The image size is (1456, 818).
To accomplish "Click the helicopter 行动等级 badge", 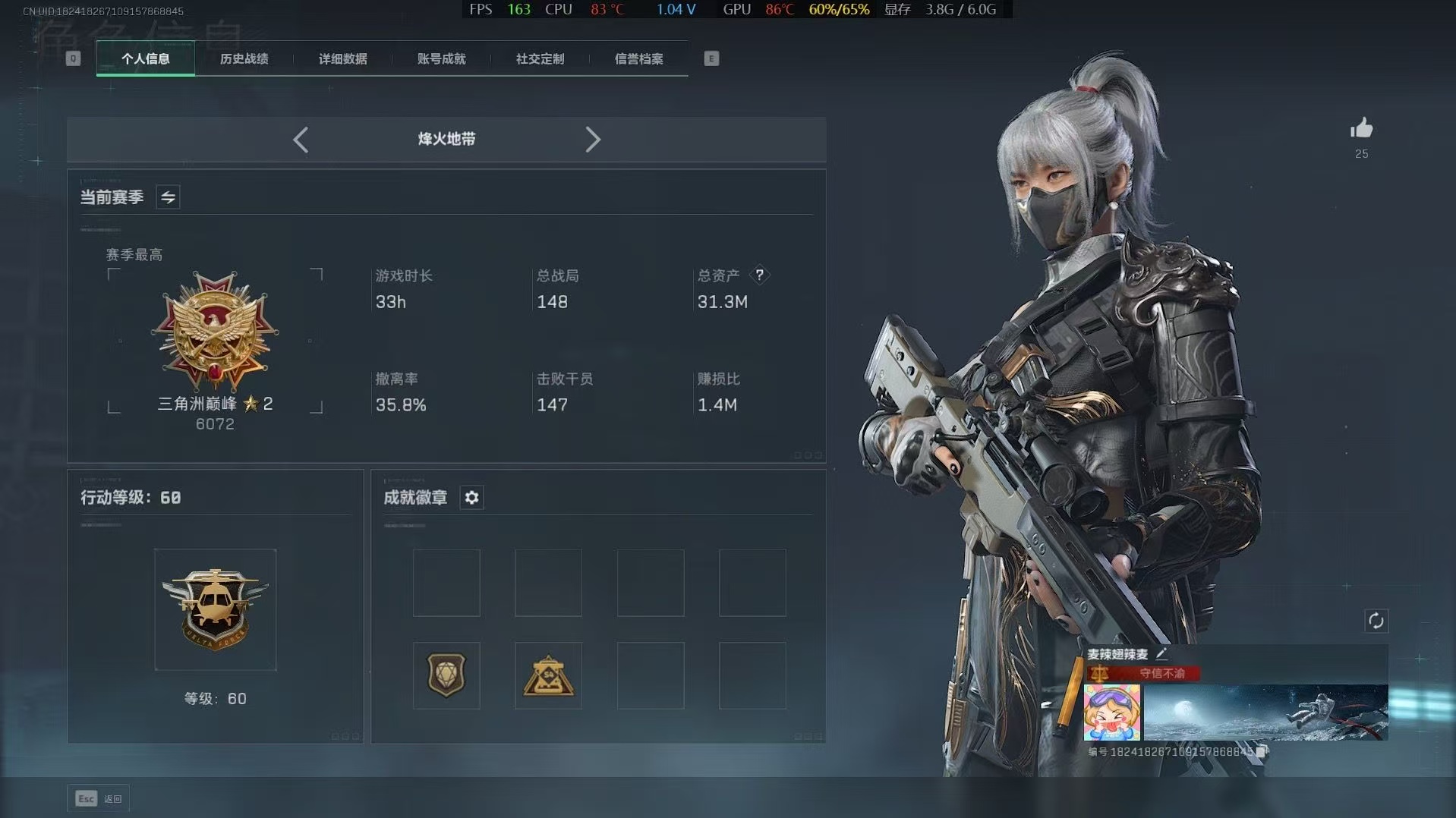I will tap(215, 609).
